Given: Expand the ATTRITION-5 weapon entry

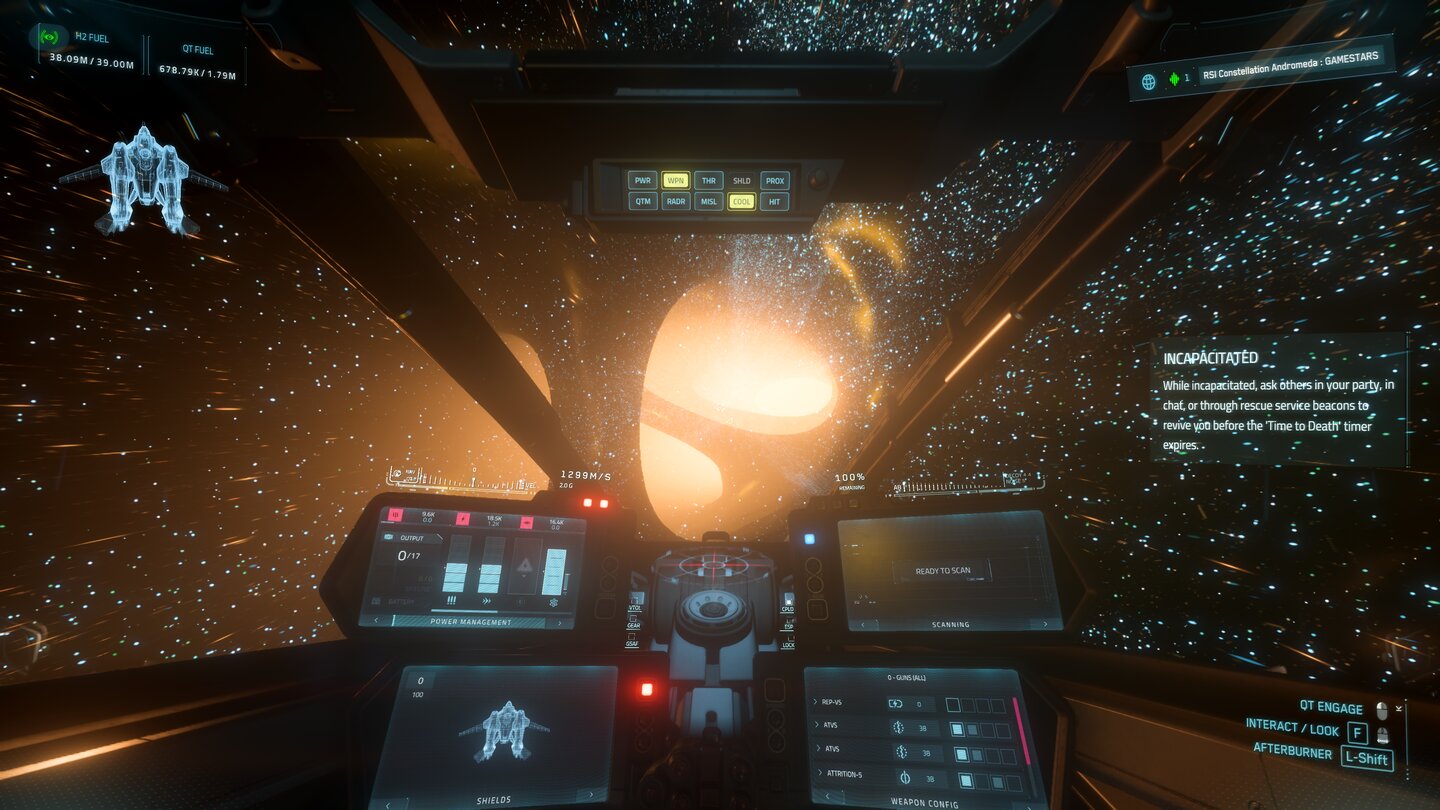Looking at the screenshot, I should (x=820, y=773).
